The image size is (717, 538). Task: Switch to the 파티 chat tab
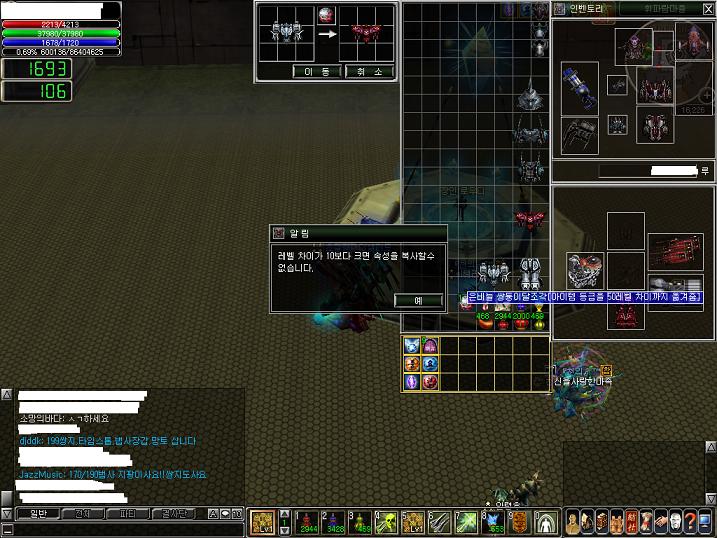pos(126,513)
